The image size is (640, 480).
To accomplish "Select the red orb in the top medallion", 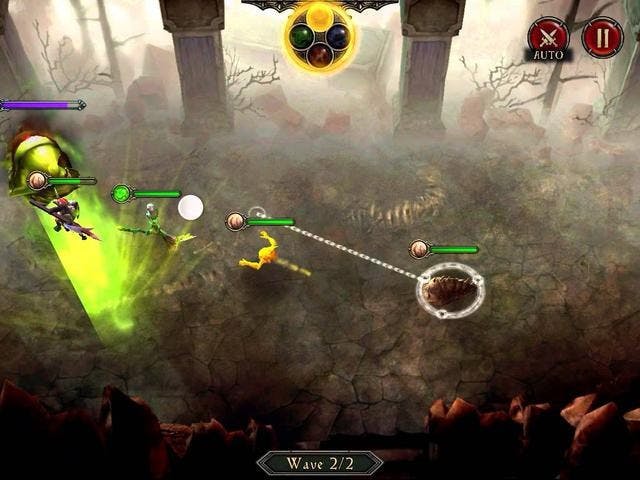I will pyautogui.click(x=321, y=56).
